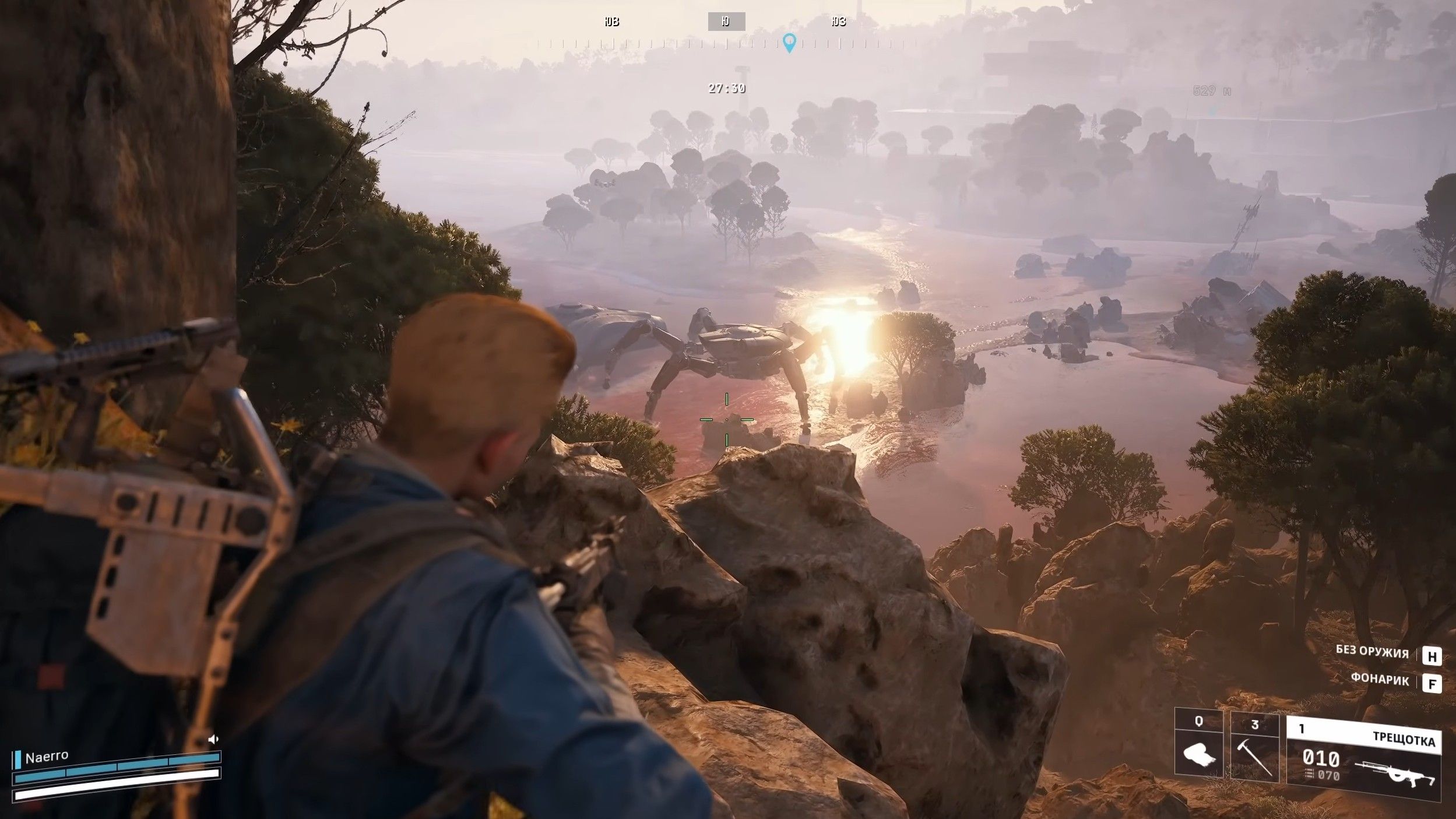Select the Naerro player nameplate
The image size is (1456, 819).
coord(47,757)
